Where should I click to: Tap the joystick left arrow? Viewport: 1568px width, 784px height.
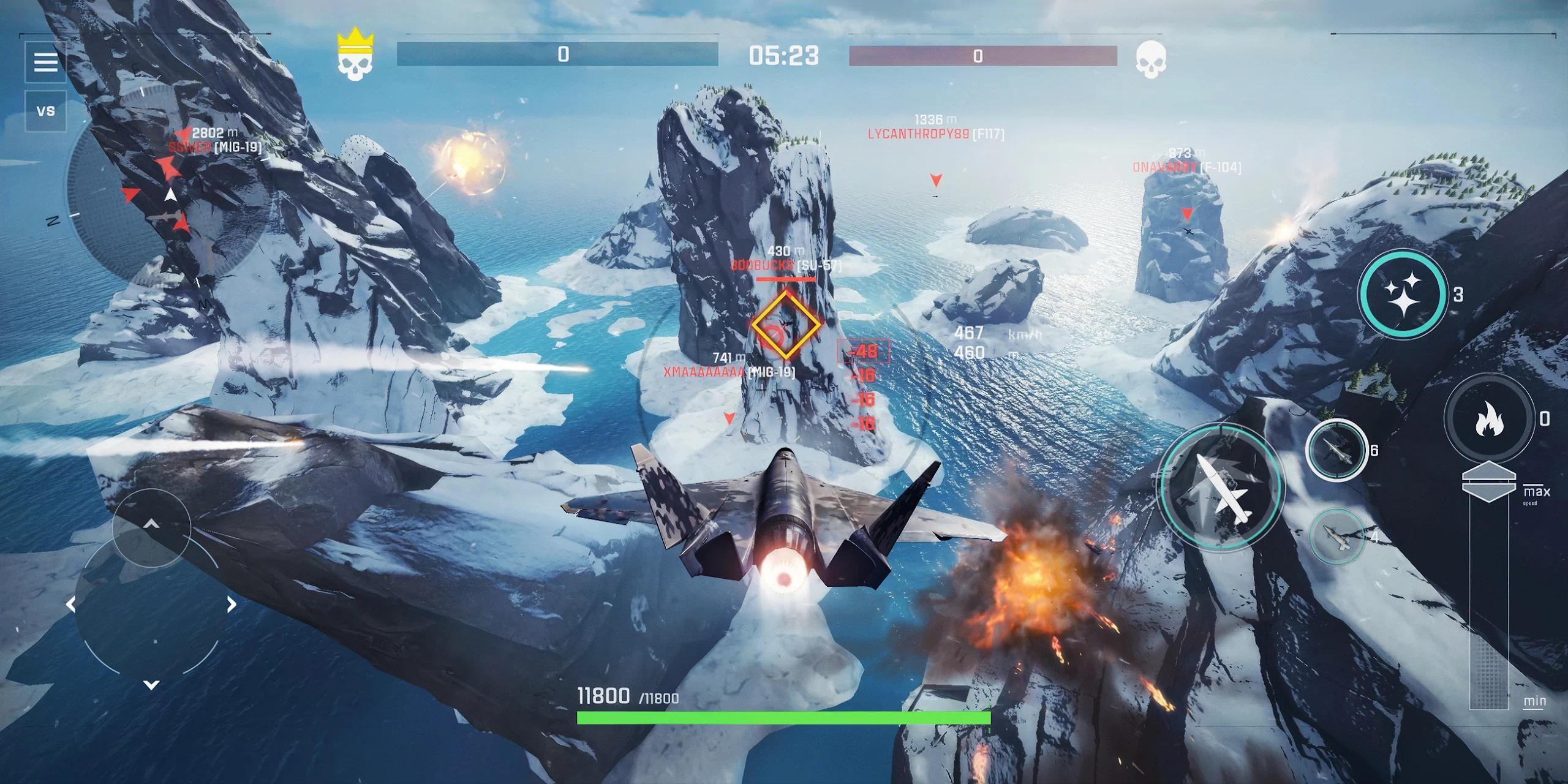pyautogui.click(x=71, y=605)
